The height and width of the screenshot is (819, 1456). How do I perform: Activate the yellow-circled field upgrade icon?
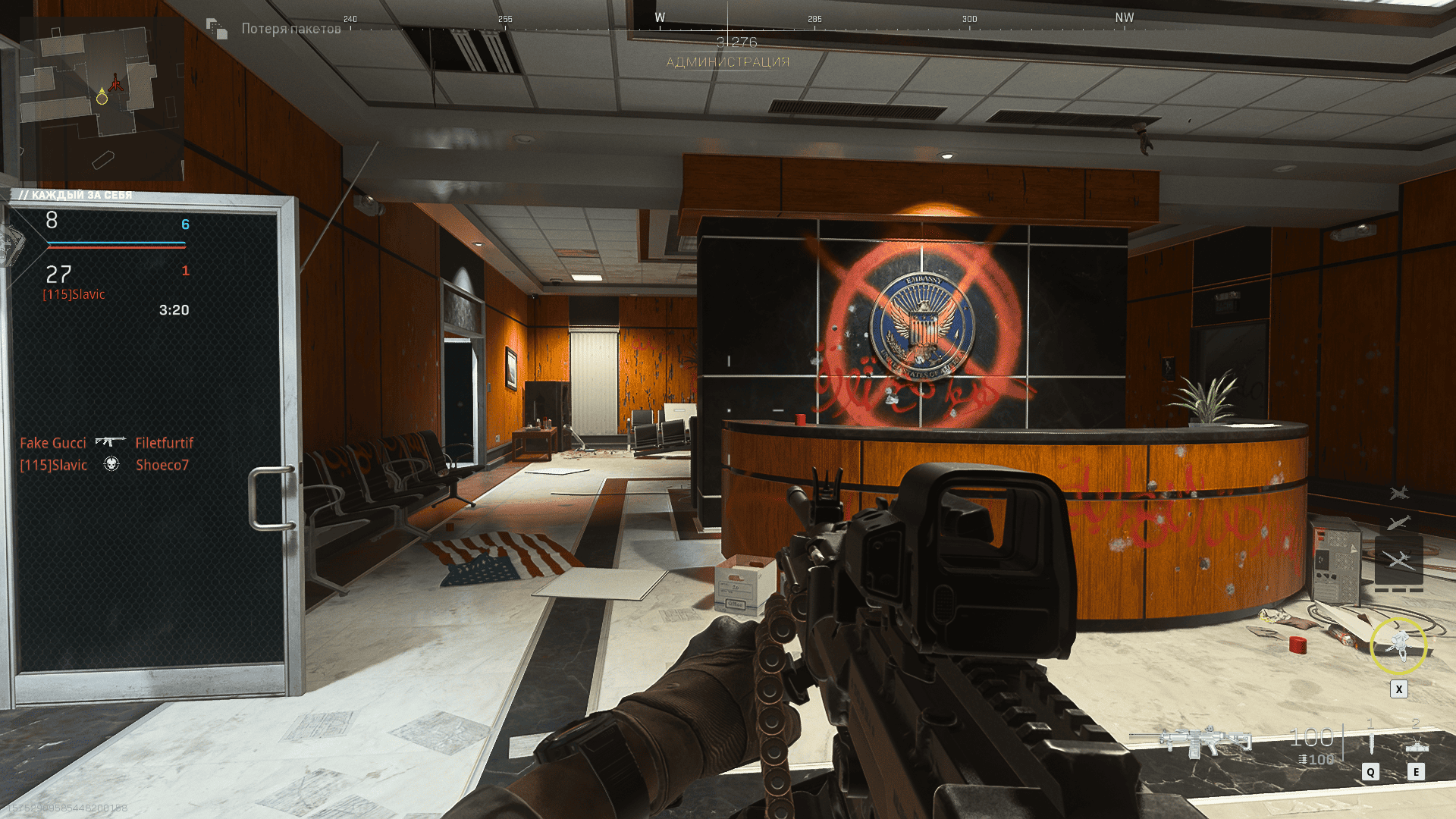pyautogui.click(x=1398, y=645)
